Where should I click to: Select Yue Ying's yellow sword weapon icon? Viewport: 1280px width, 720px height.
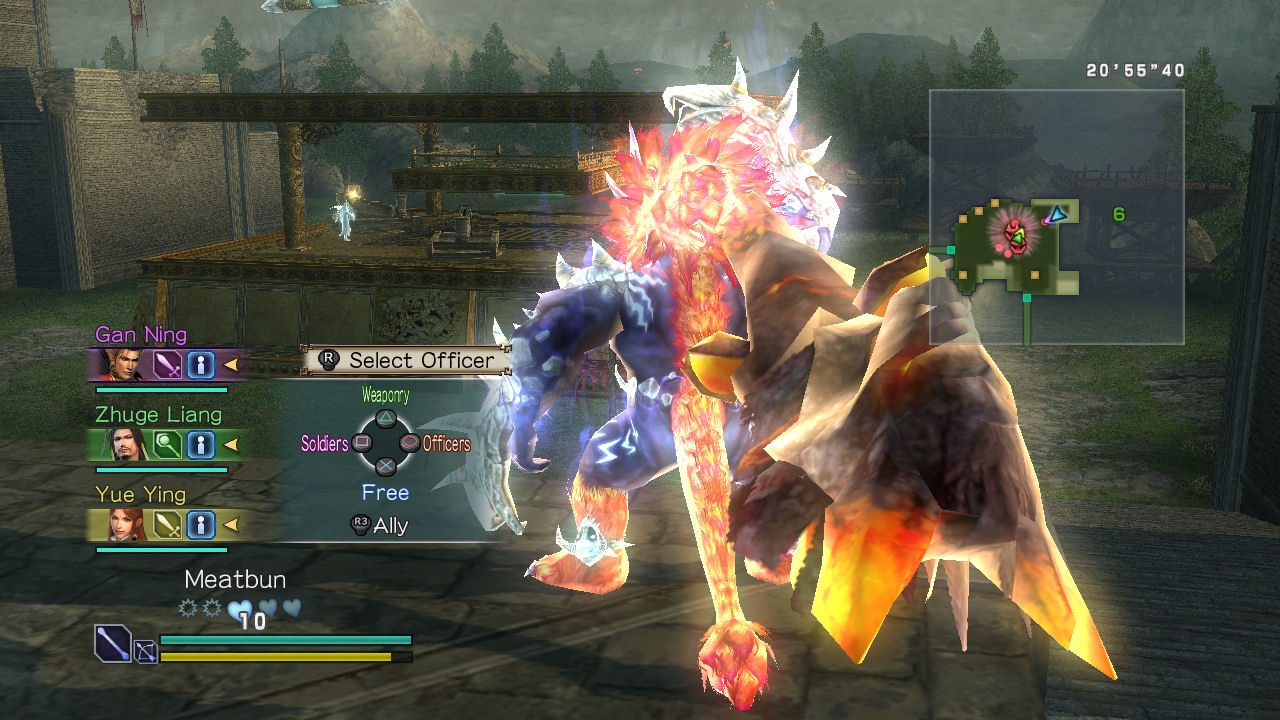pyautogui.click(x=167, y=524)
